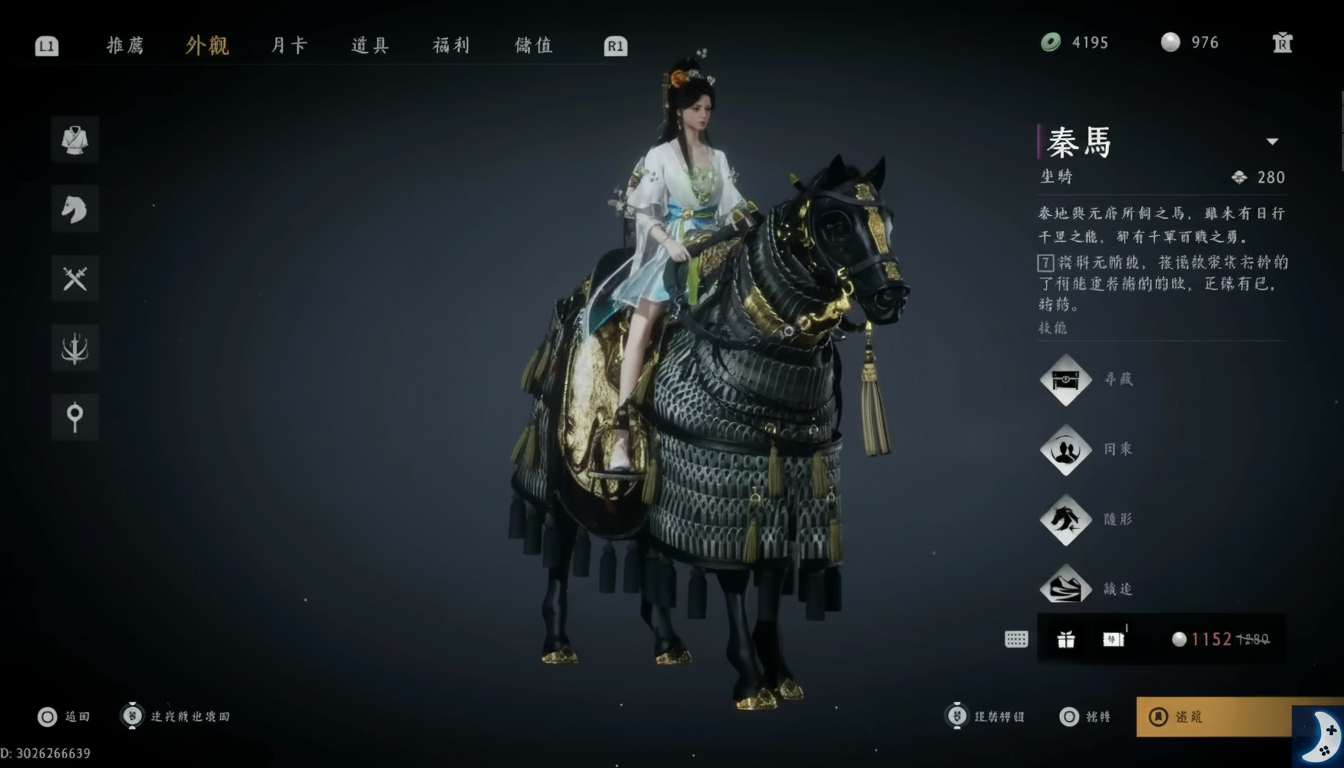The width and height of the screenshot is (1344, 768).
Task: Choose the clothing outfit category icon
Action: coord(75,140)
